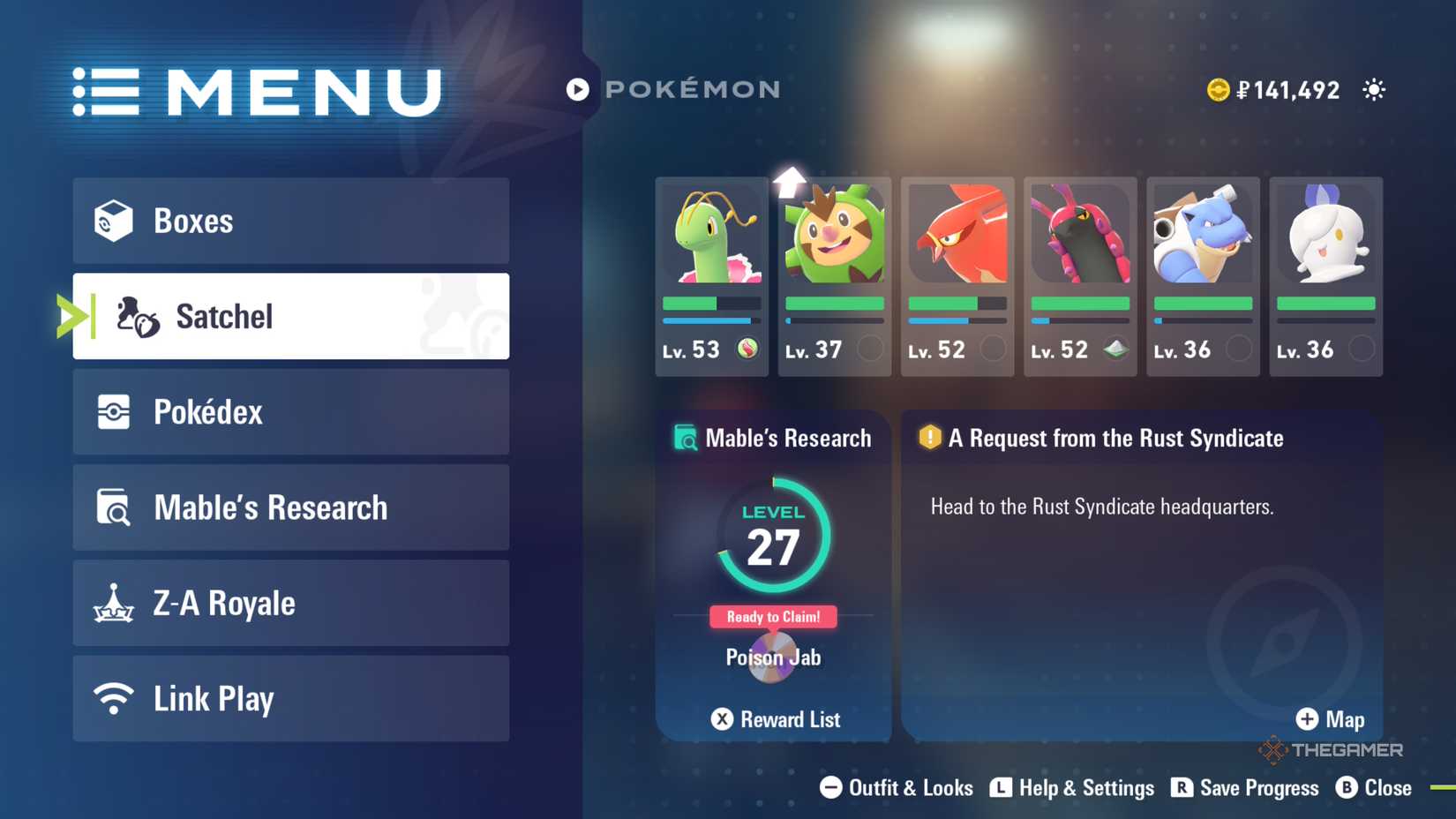Viewport: 1456px width, 819px height.
Task: Open the Reward List
Action: (x=775, y=718)
